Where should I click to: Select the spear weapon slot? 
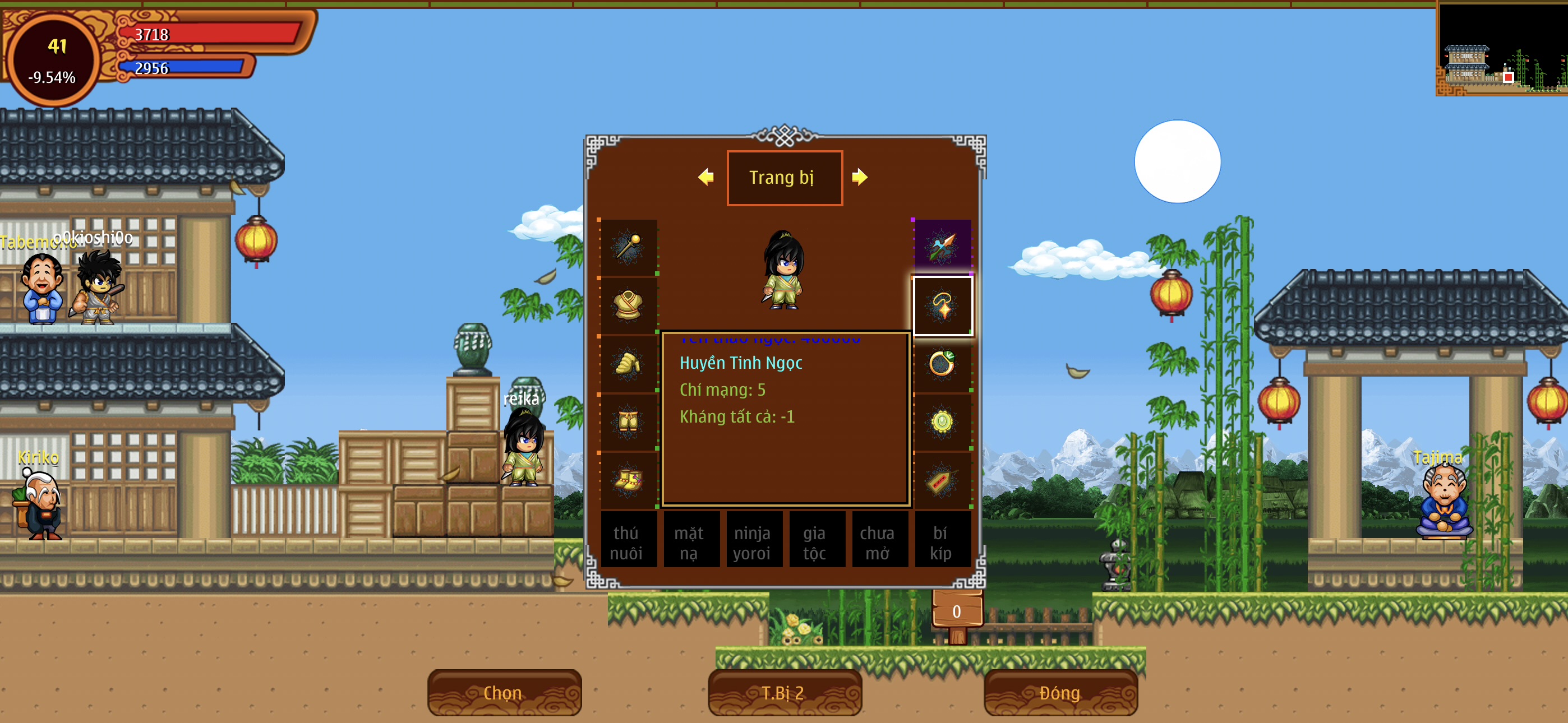(942, 247)
